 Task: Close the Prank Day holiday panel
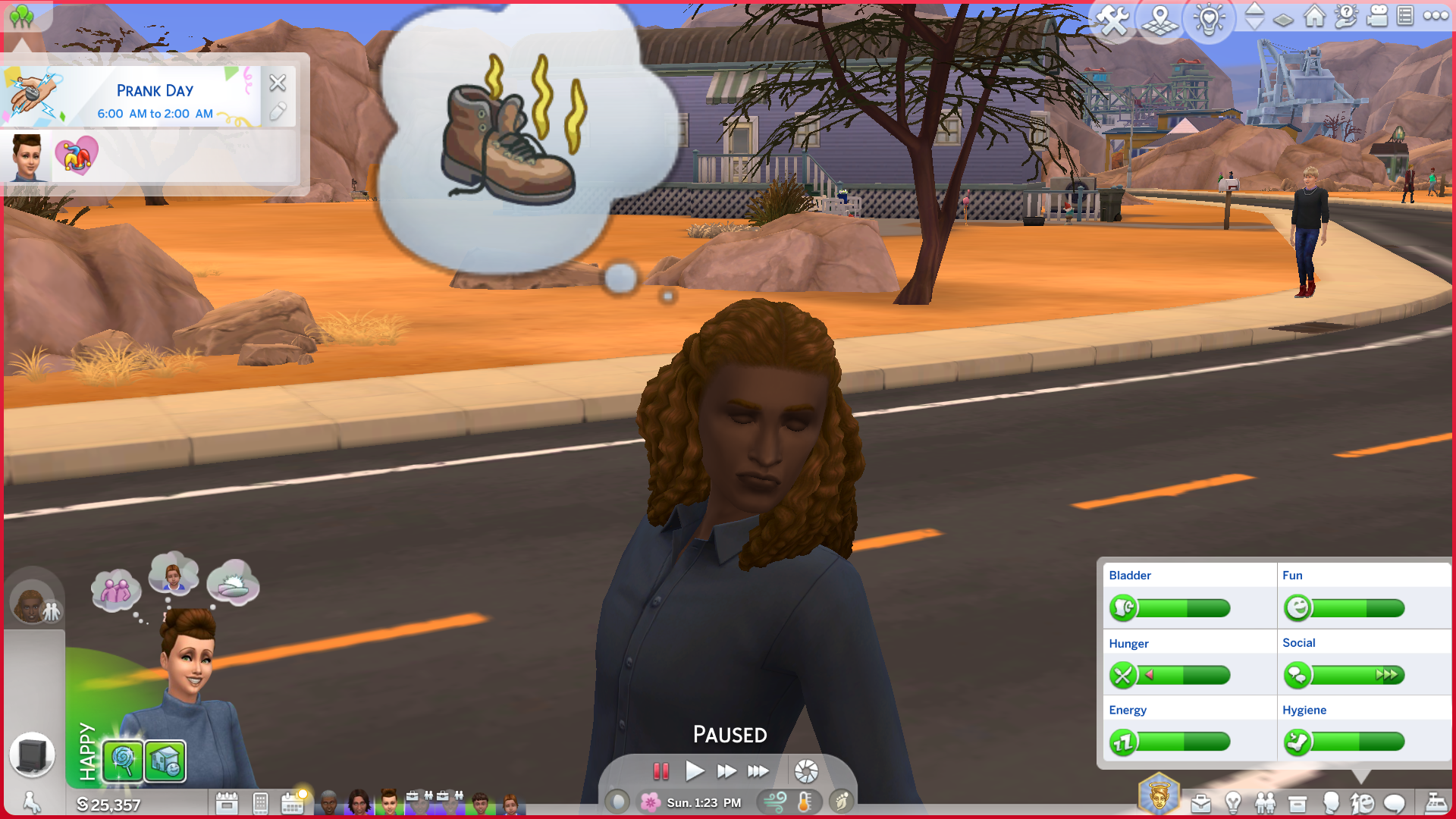pyautogui.click(x=278, y=83)
